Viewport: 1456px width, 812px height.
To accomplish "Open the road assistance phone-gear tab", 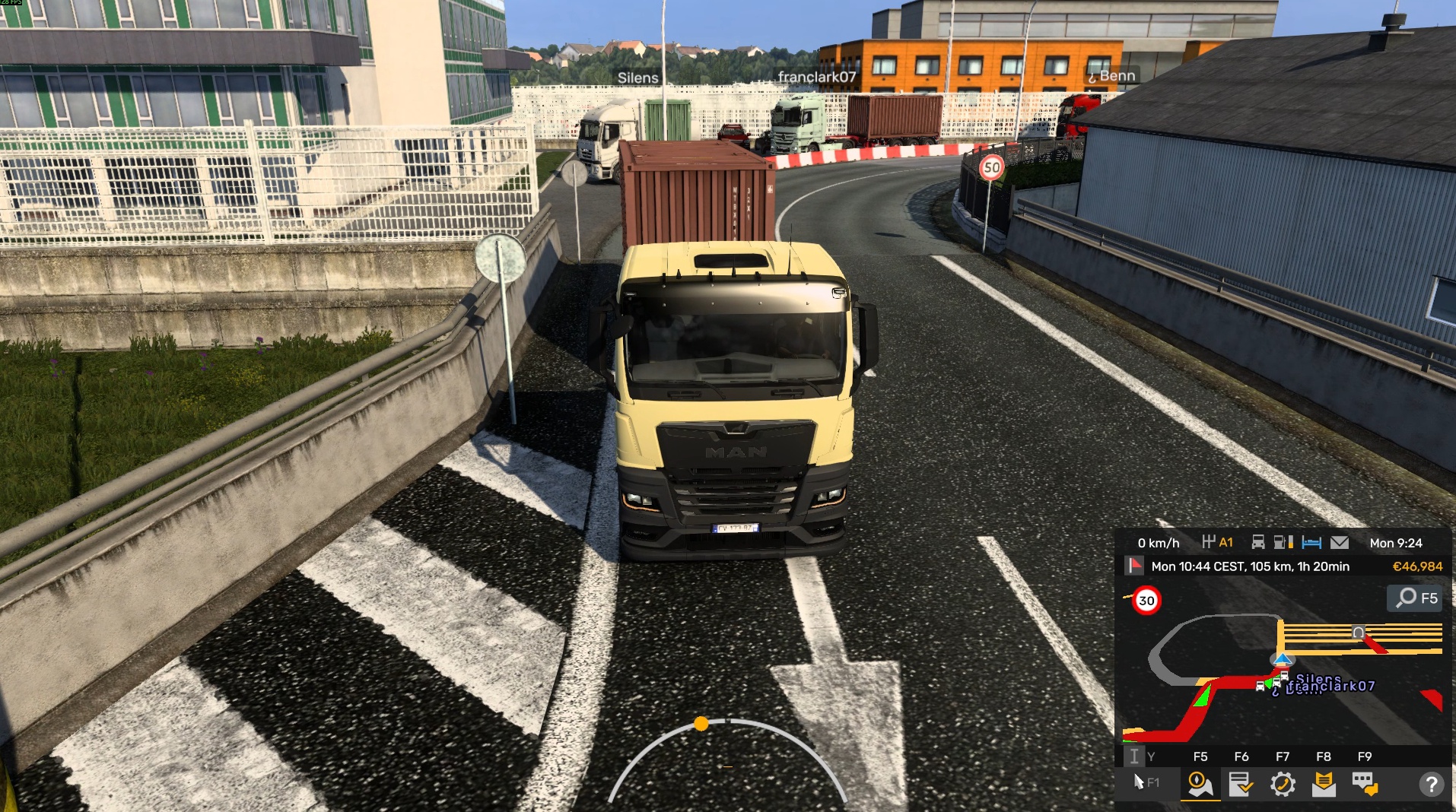I will 1283,784.
